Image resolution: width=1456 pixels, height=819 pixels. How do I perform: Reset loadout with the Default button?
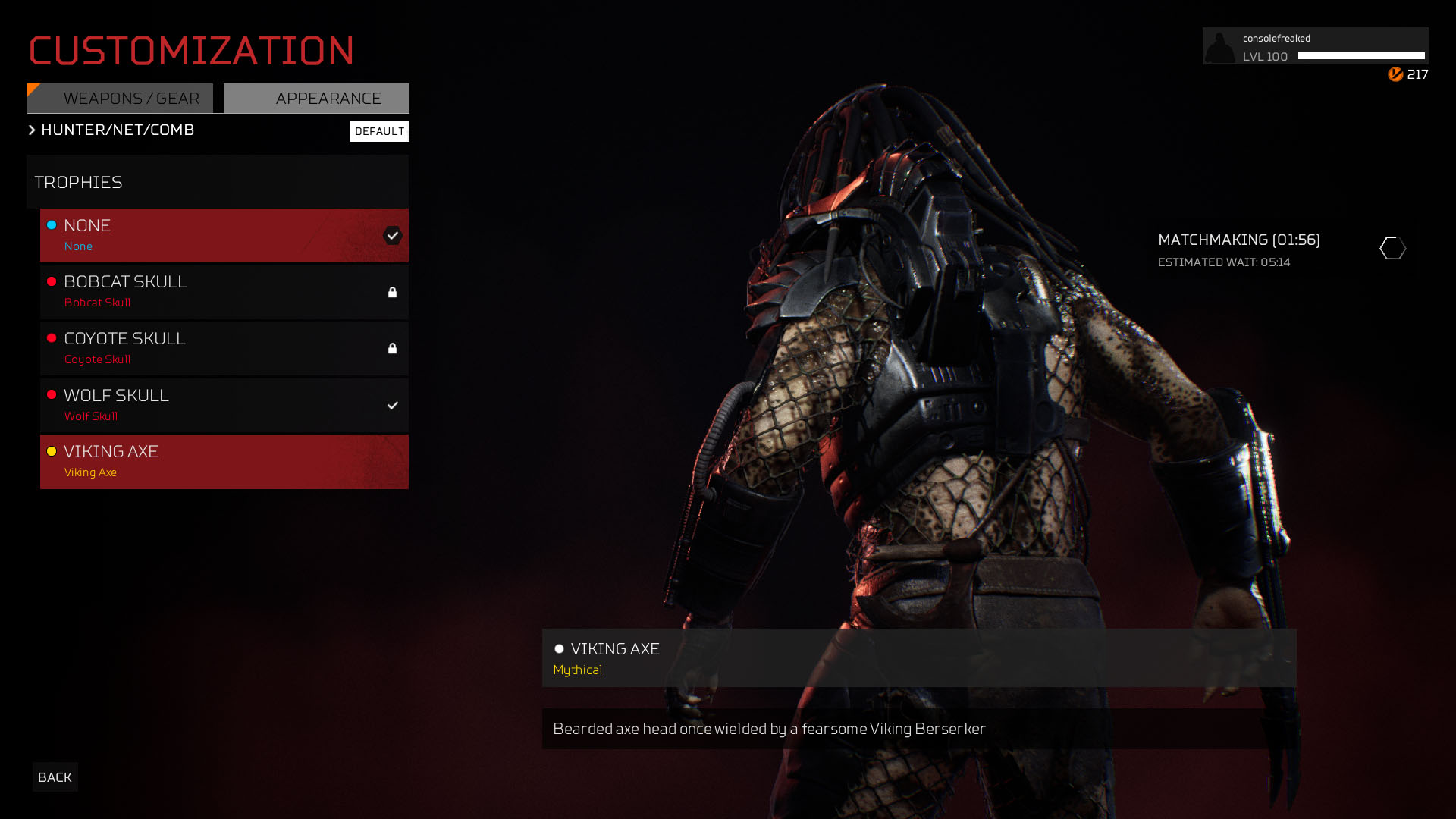point(379,131)
